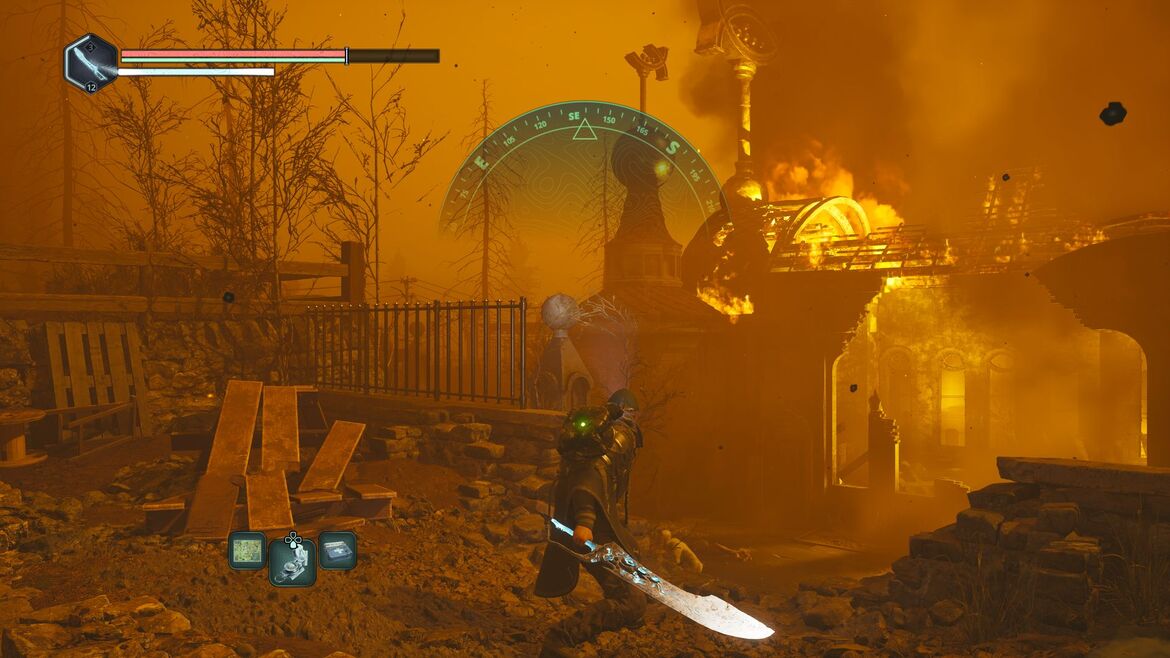The height and width of the screenshot is (658, 1170).
Task: Use the item in the center quick slot
Action: 292,561
